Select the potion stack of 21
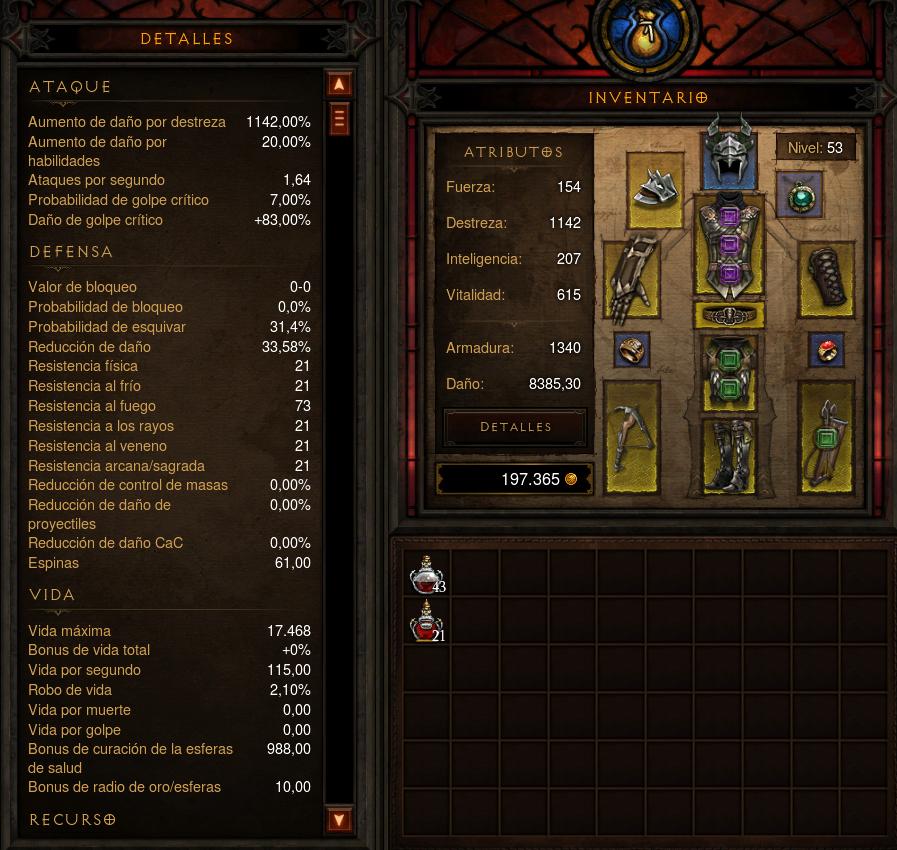Viewport: 897px width, 850px height. (427, 621)
